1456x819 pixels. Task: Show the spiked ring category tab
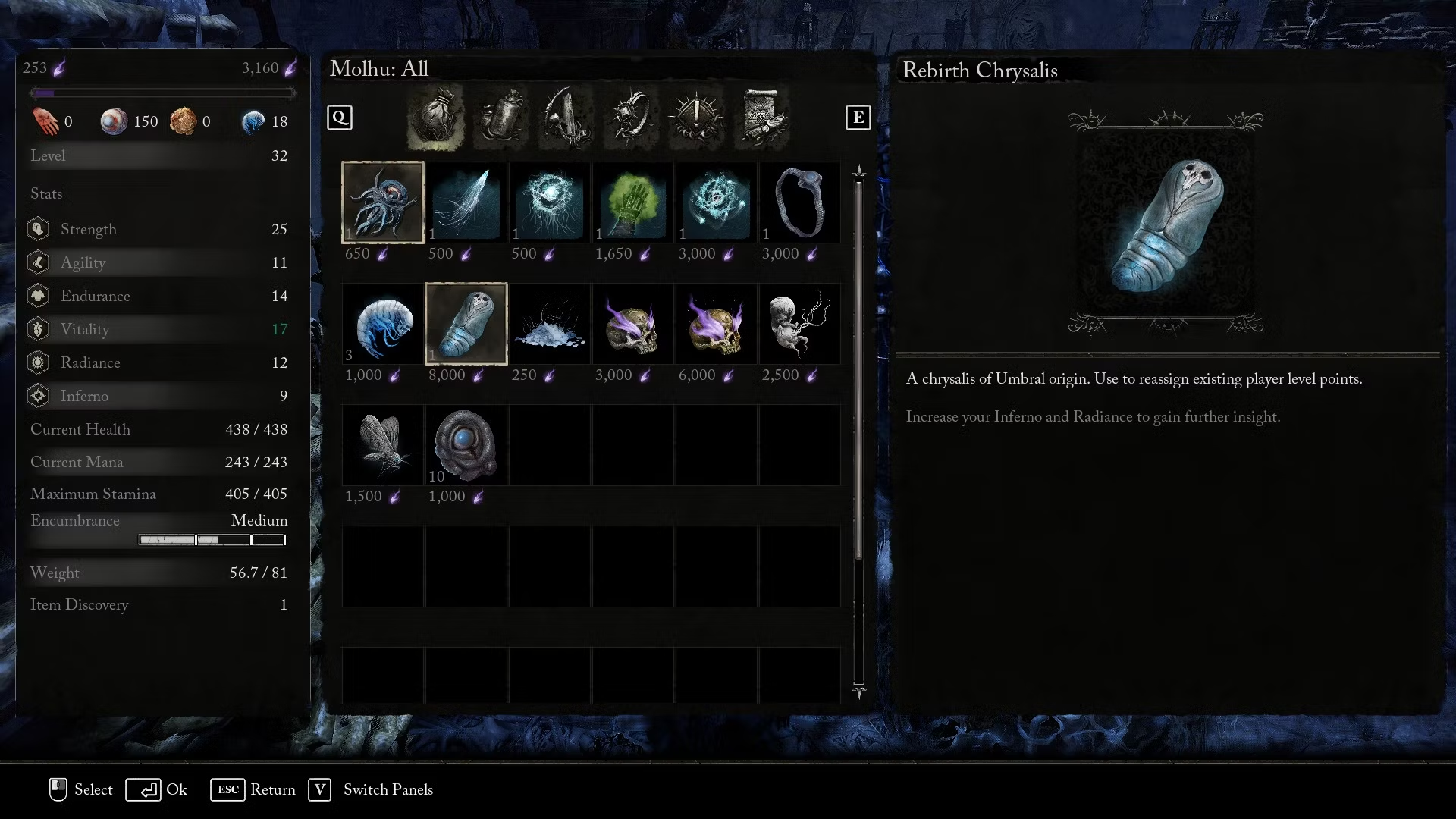click(631, 118)
